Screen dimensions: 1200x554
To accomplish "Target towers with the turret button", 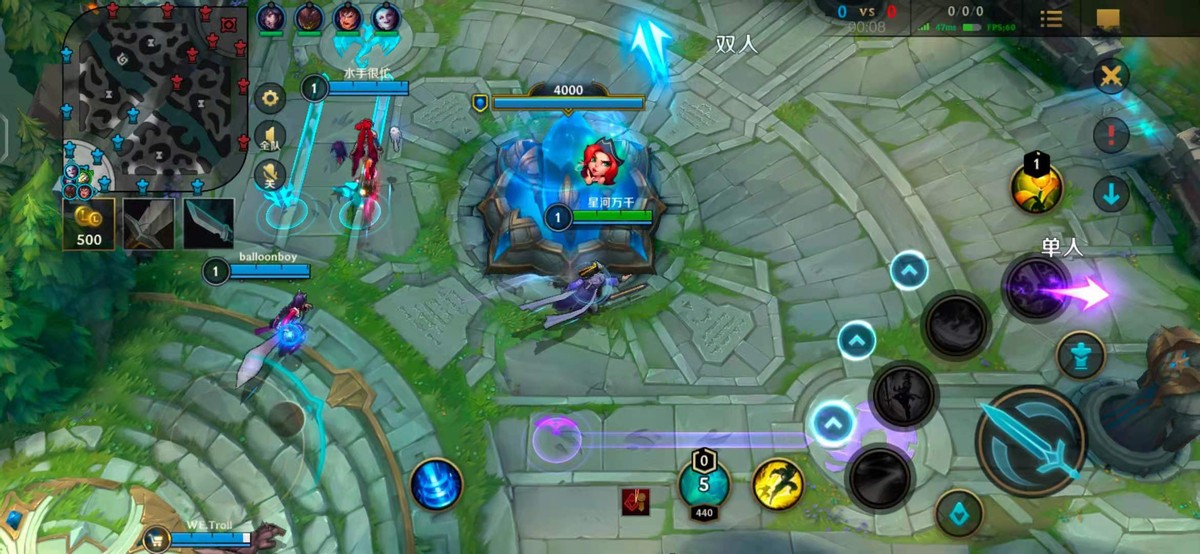I will coord(1081,355).
